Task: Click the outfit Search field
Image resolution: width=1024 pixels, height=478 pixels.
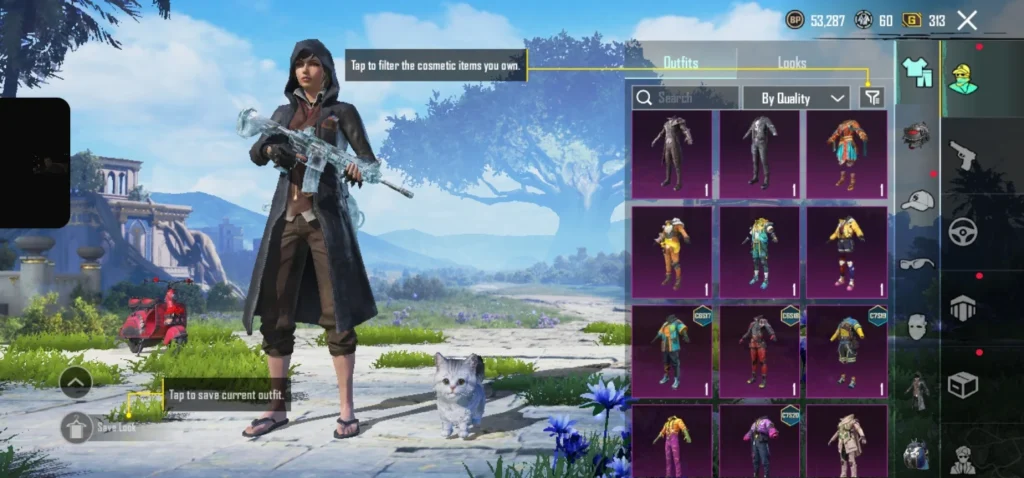Action: pyautogui.click(x=686, y=97)
